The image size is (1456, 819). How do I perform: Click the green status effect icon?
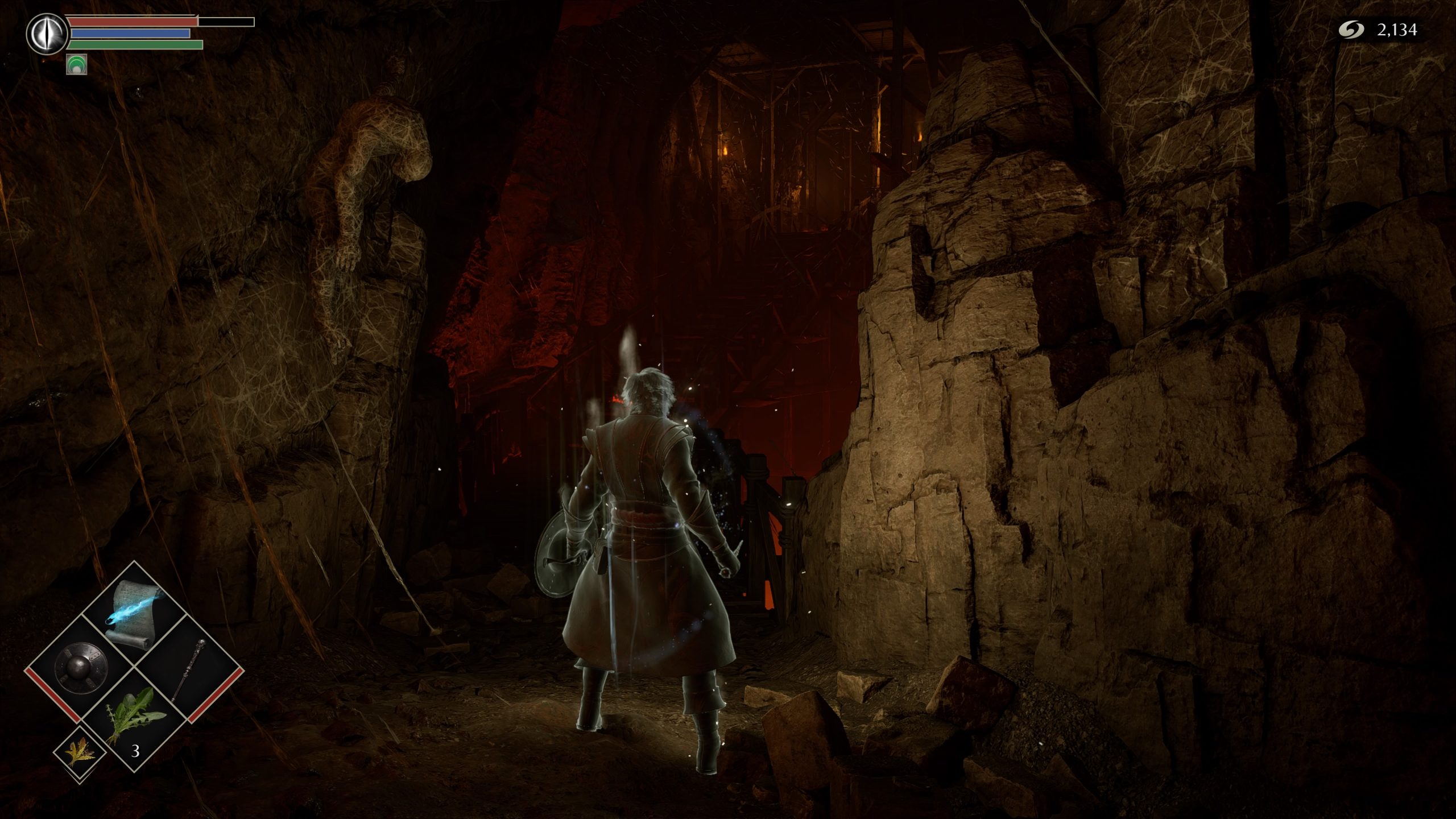click(76, 64)
